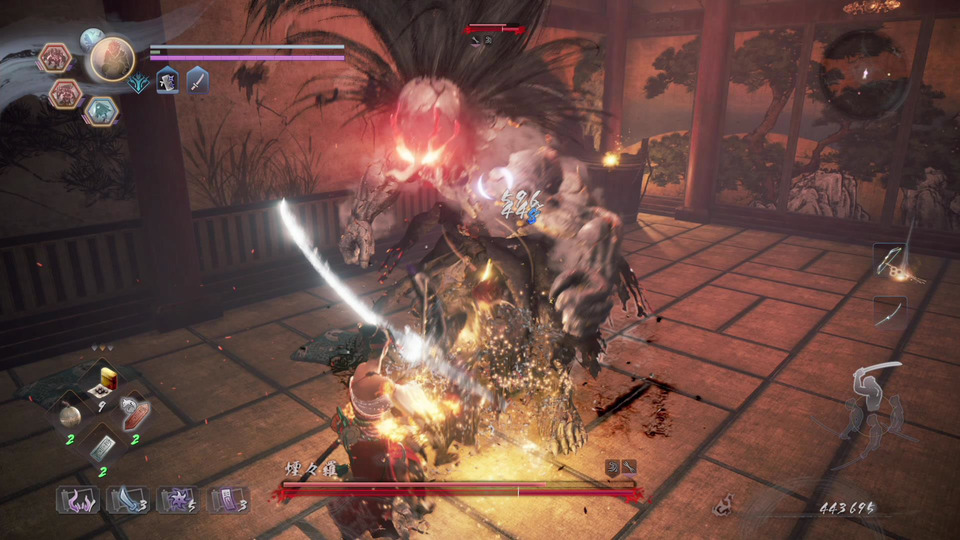960x540 pixels.
Task: Select the round bomb item slot
Action: point(70,415)
